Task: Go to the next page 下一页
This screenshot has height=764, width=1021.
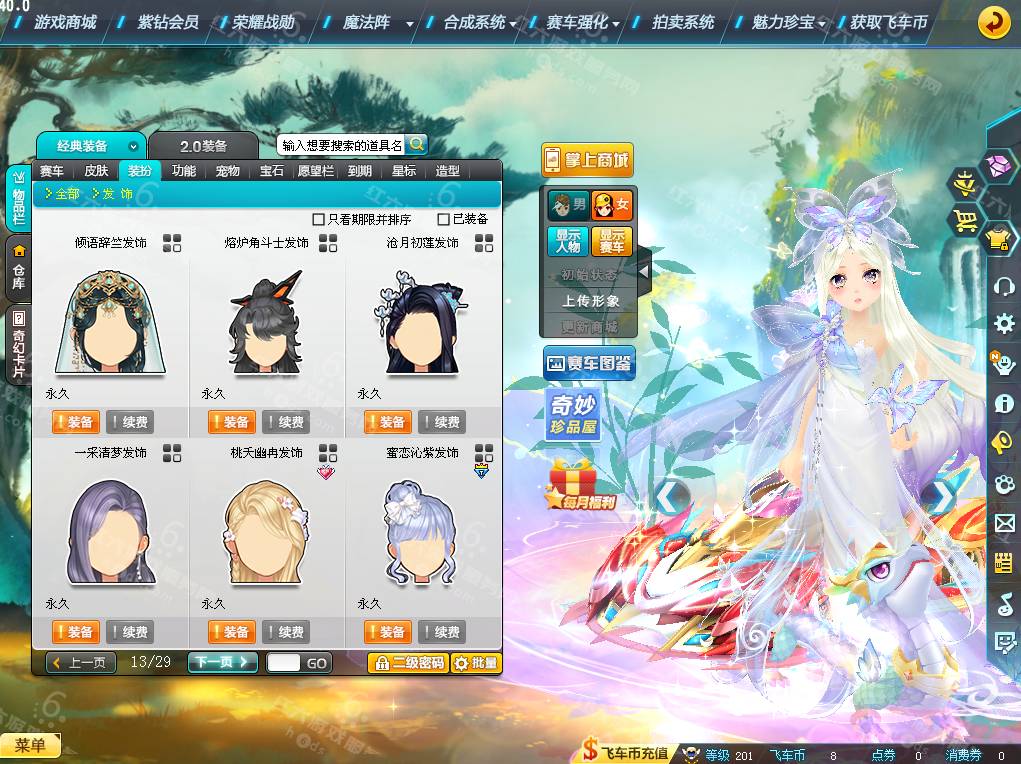Action: (222, 662)
